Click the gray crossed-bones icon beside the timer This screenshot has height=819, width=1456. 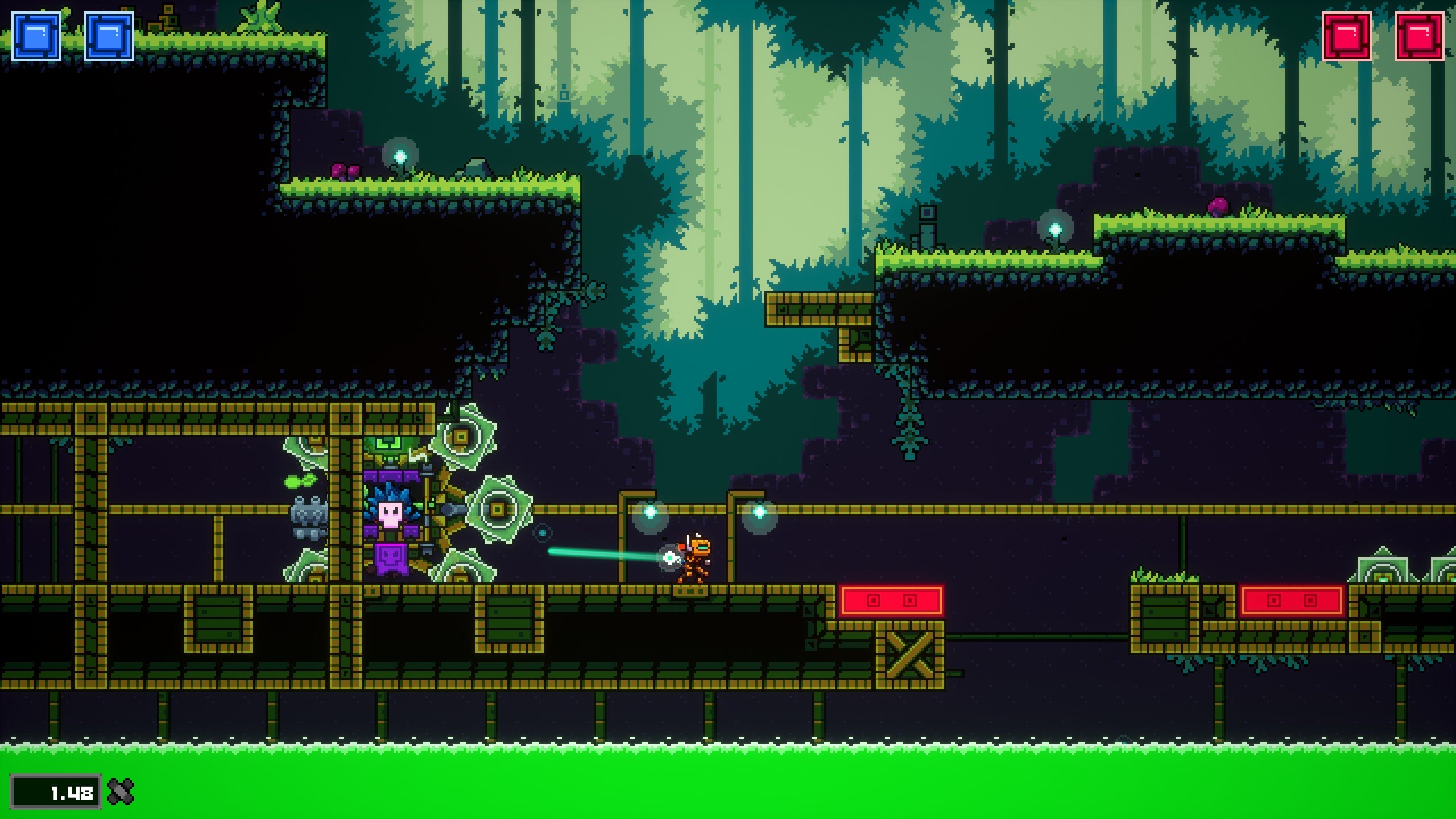[x=121, y=791]
